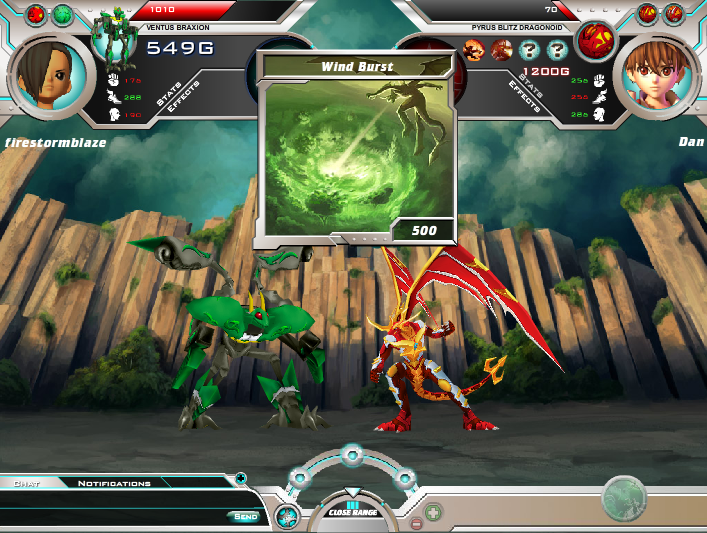Viewport: 707px width, 533px height.
Task: Click the red minus range button
Action: click(x=416, y=523)
